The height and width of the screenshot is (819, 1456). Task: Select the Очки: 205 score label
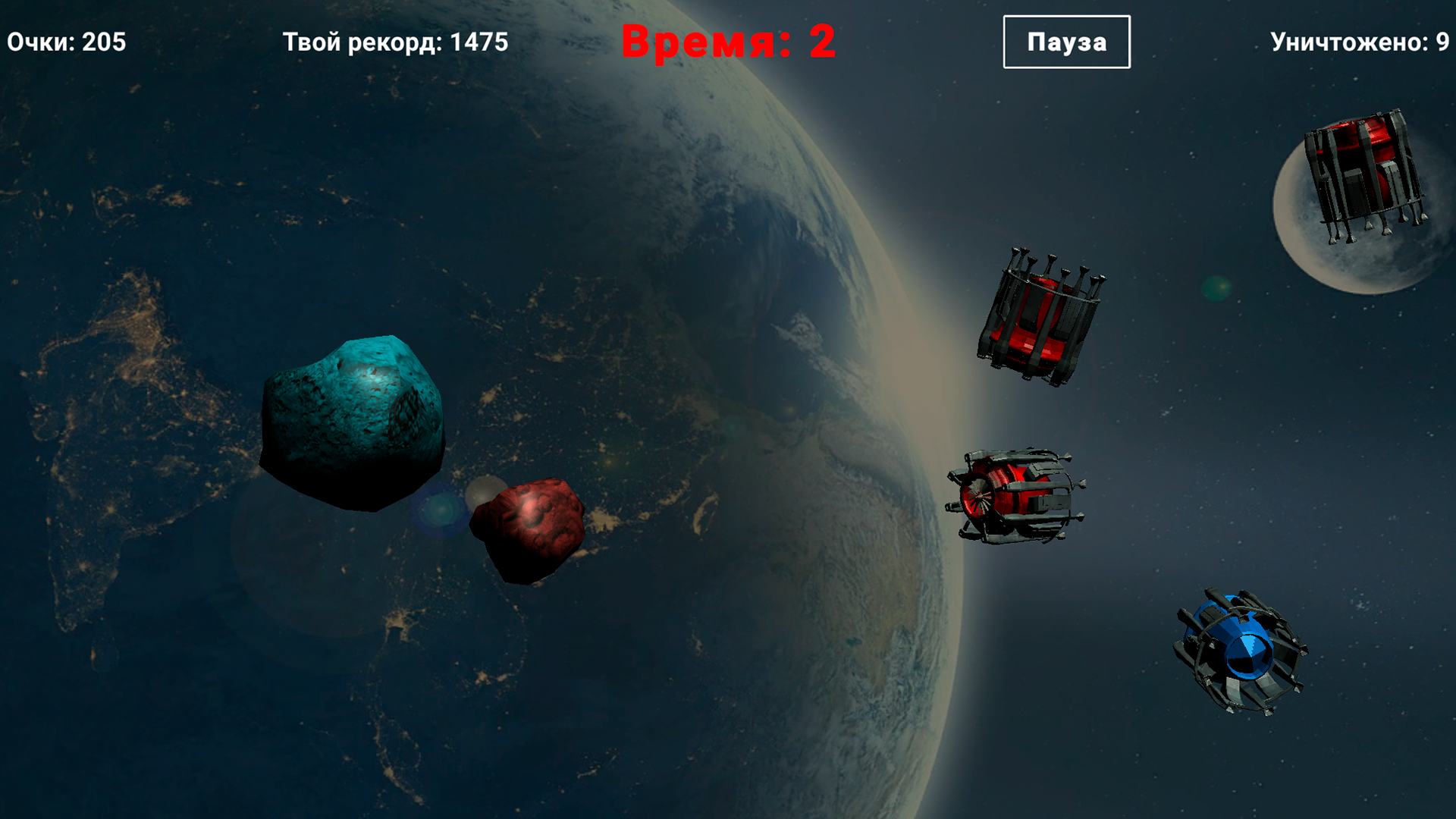[67, 41]
